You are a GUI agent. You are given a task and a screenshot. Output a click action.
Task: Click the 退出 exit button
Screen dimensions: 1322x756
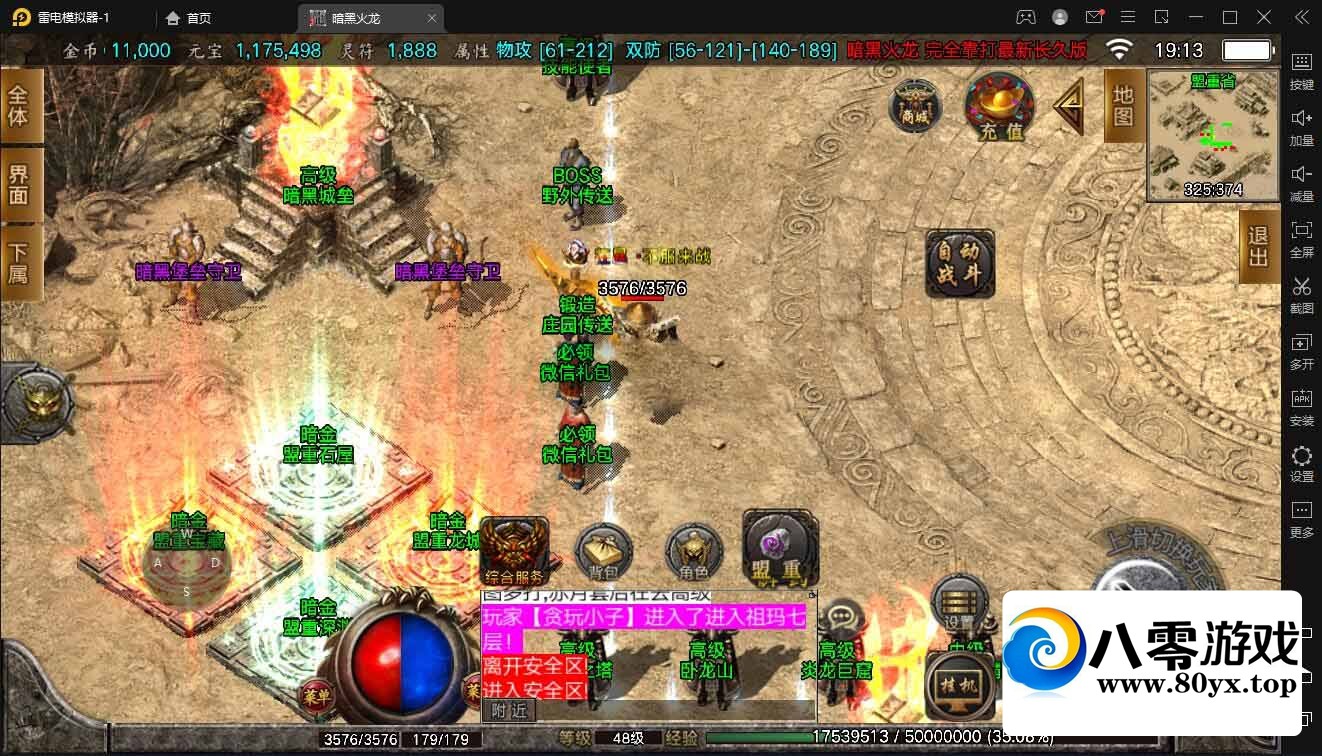(x=1258, y=246)
